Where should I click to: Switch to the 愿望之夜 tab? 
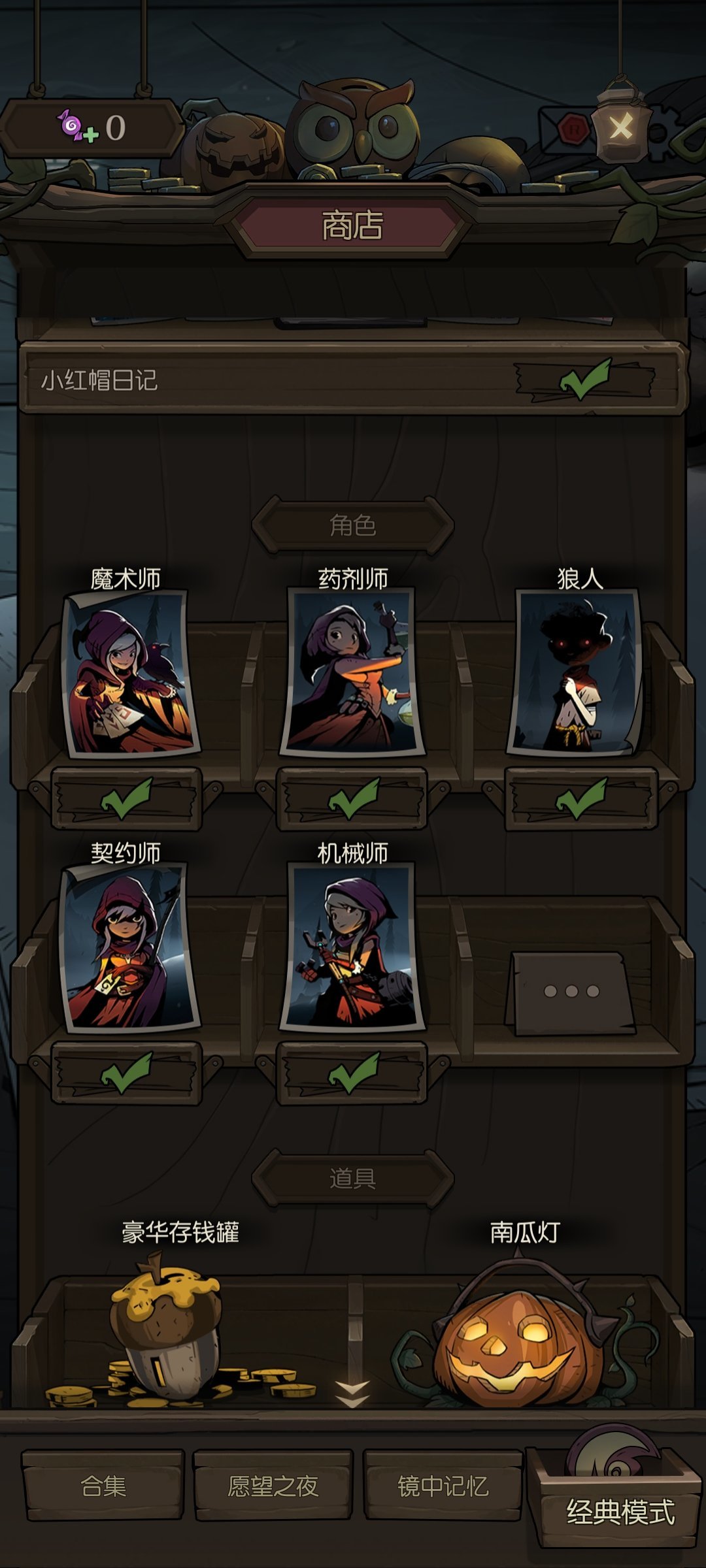273,1486
